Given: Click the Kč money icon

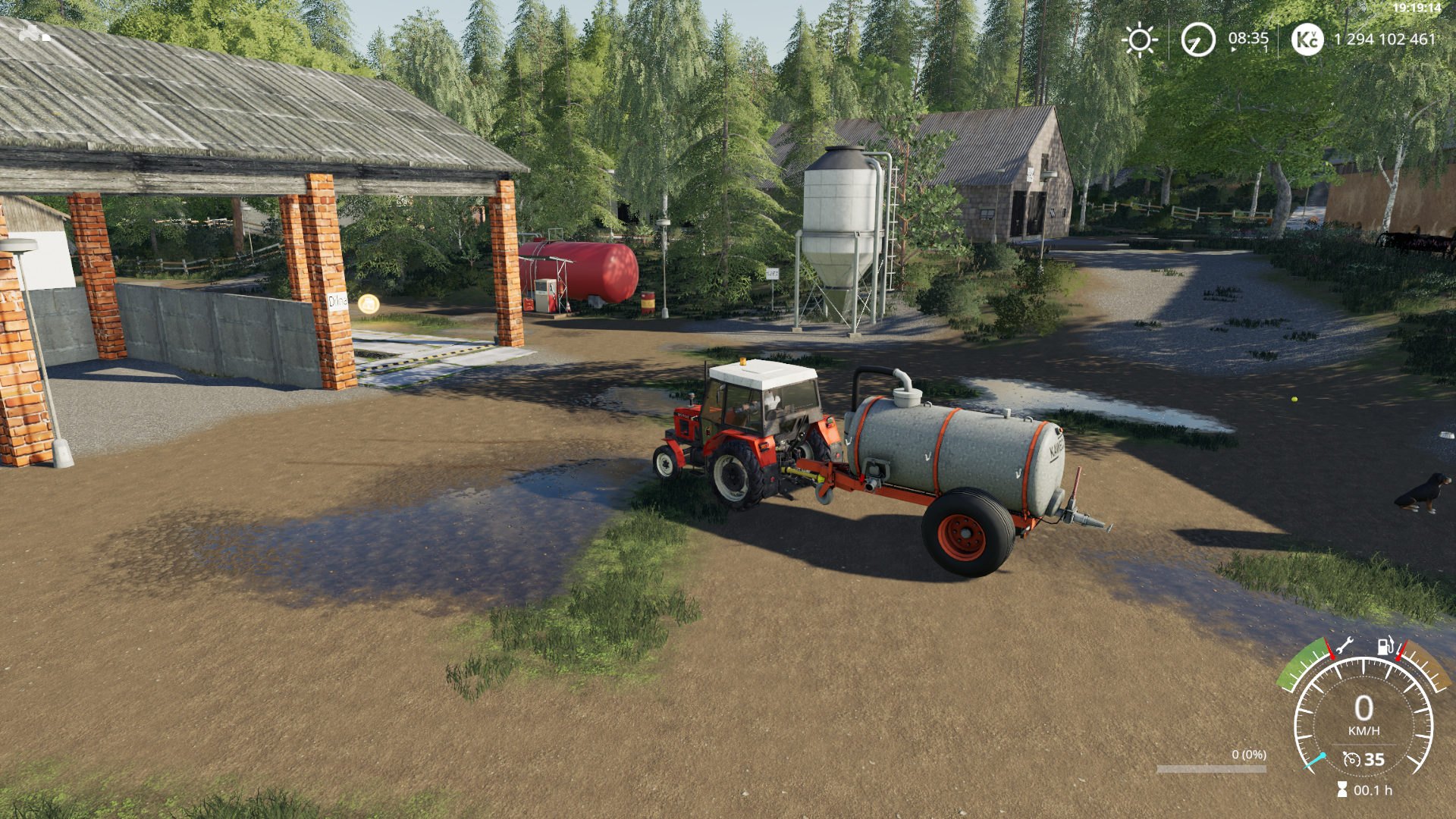Looking at the screenshot, I should 1307,39.
